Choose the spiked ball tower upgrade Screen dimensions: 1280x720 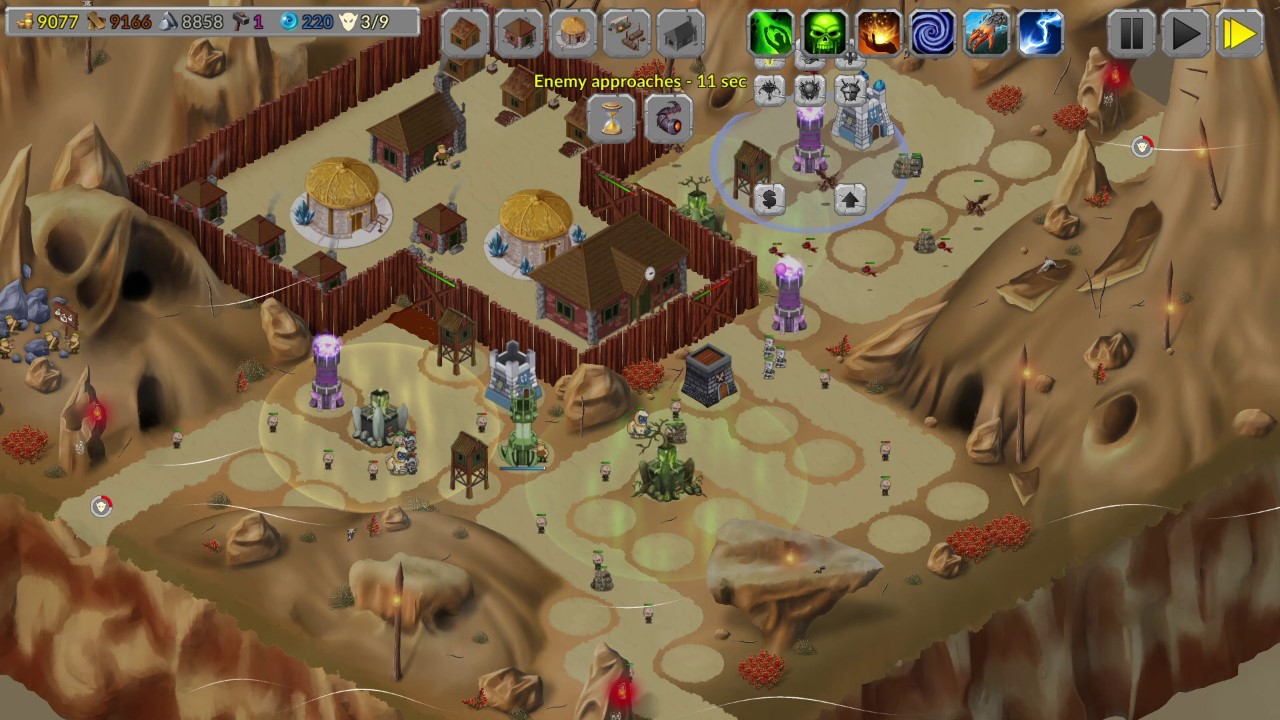coord(808,89)
